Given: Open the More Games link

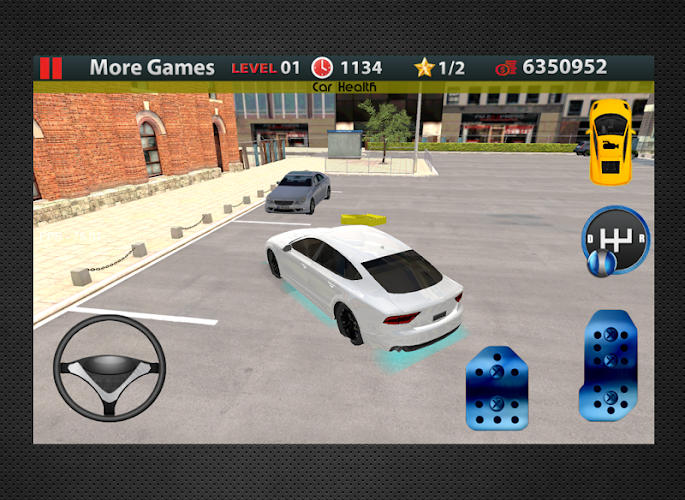Looking at the screenshot, I should (x=152, y=68).
